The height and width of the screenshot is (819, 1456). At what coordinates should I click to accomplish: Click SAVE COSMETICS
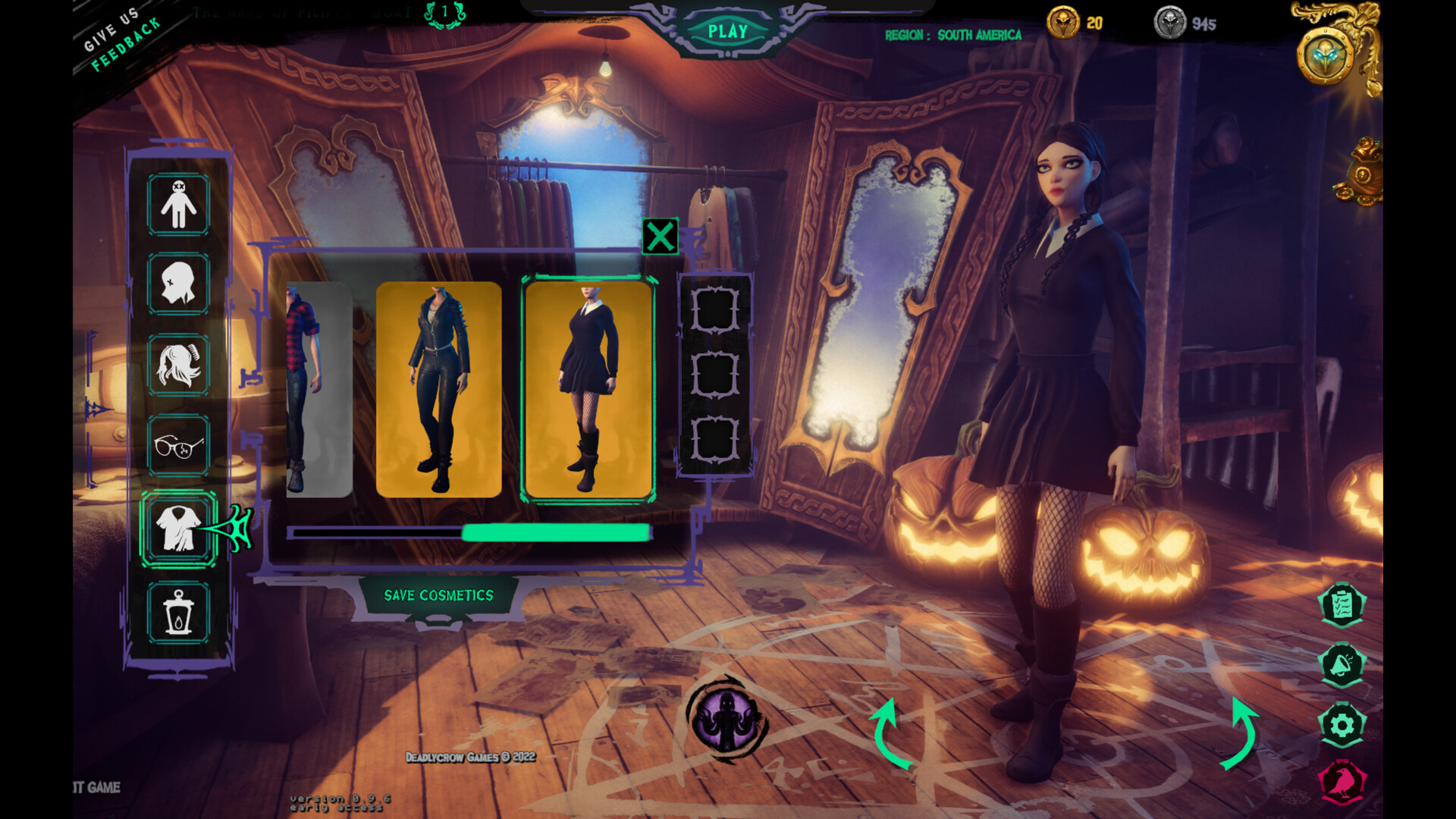[x=438, y=596]
